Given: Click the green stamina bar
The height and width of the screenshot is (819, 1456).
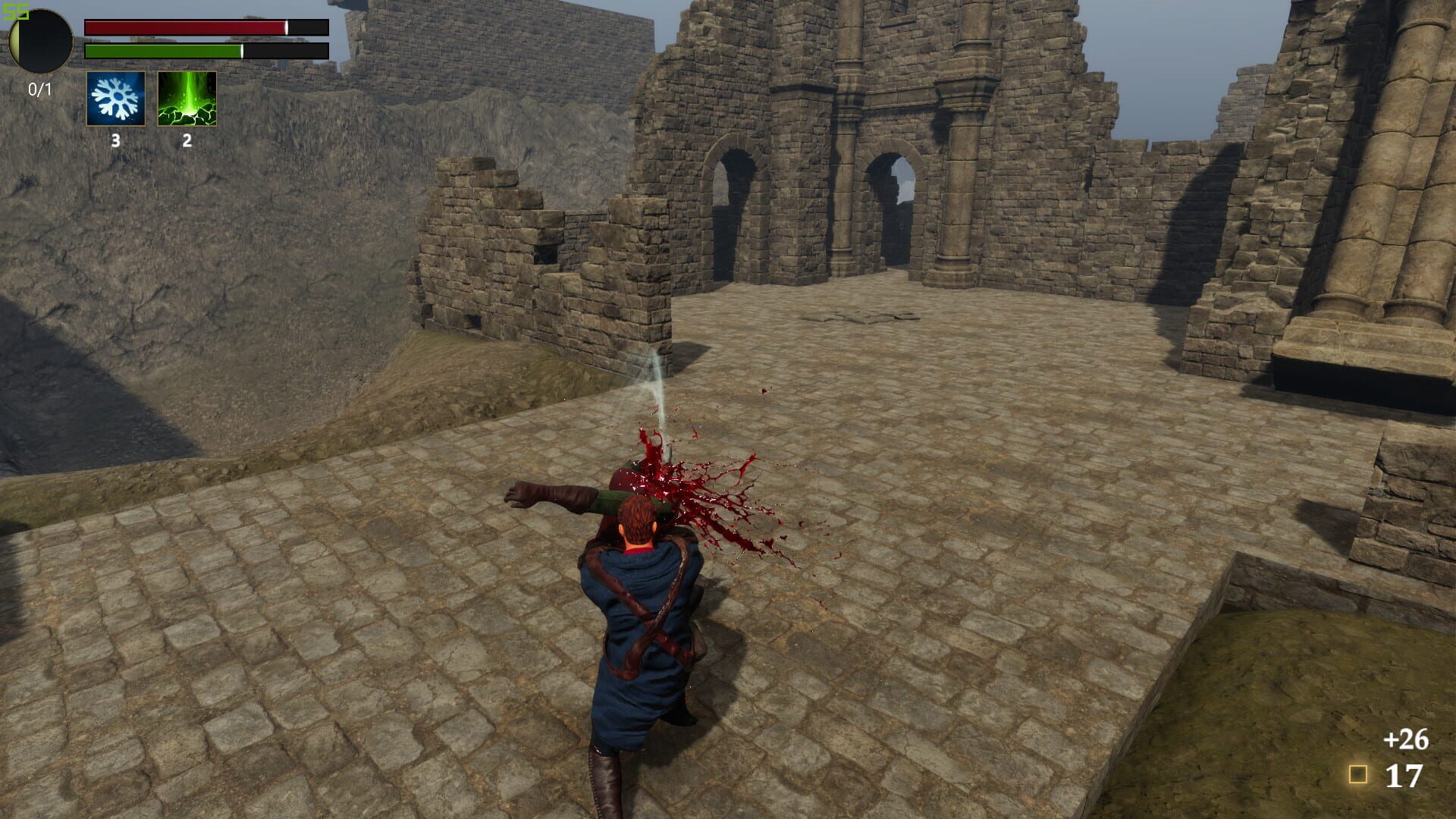Looking at the screenshot, I should [x=205, y=52].
